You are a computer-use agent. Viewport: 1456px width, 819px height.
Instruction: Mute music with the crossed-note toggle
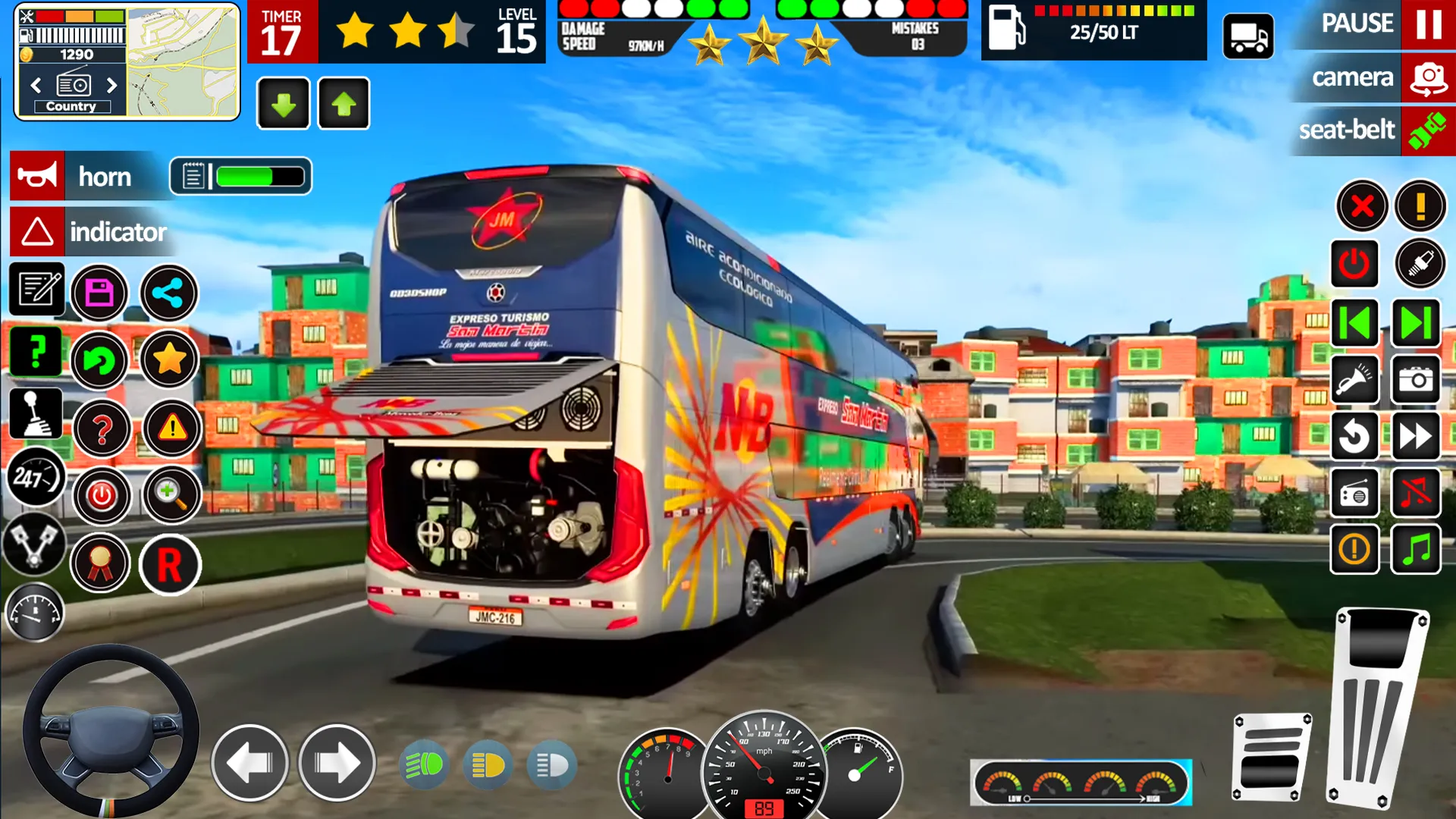(1416, 491)
